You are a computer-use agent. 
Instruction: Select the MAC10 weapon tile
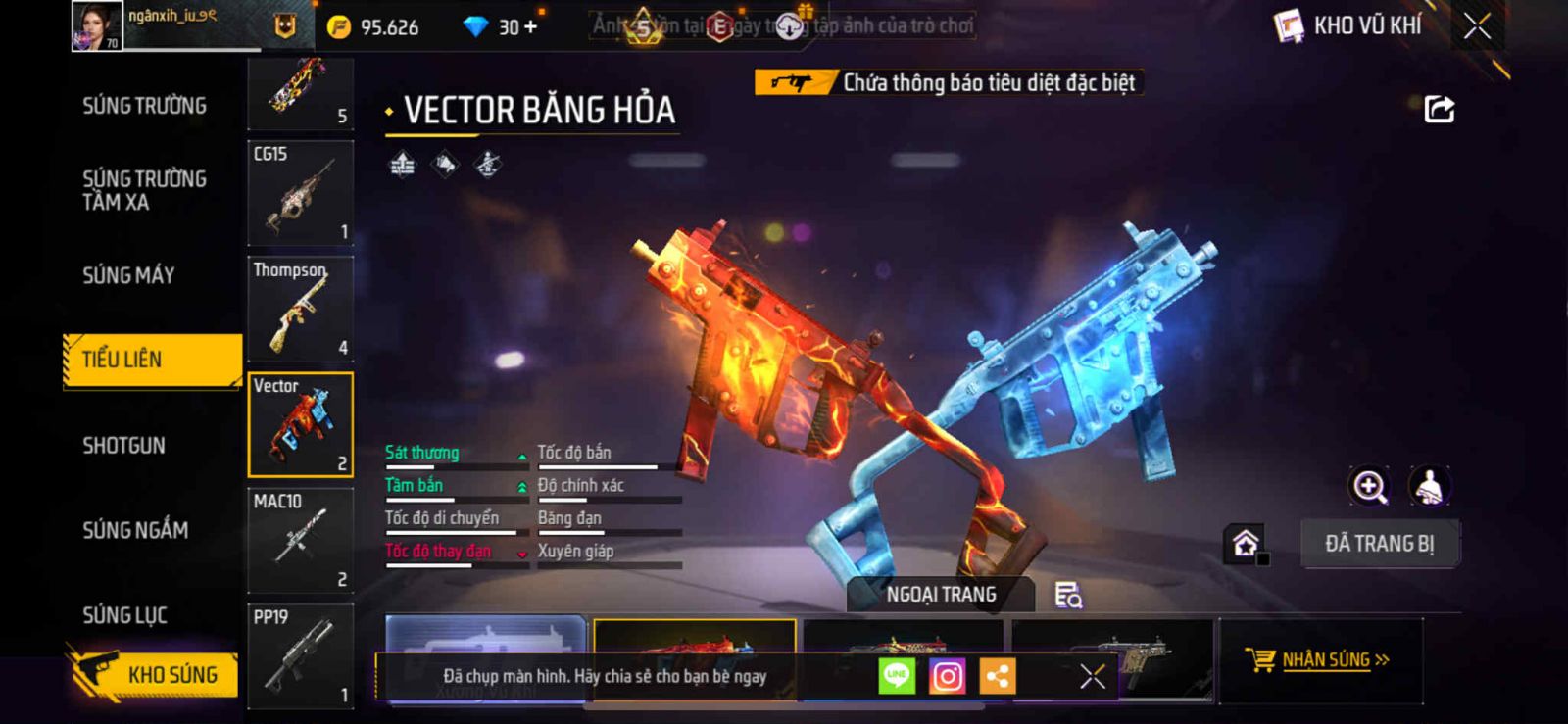tap(300, 541)
